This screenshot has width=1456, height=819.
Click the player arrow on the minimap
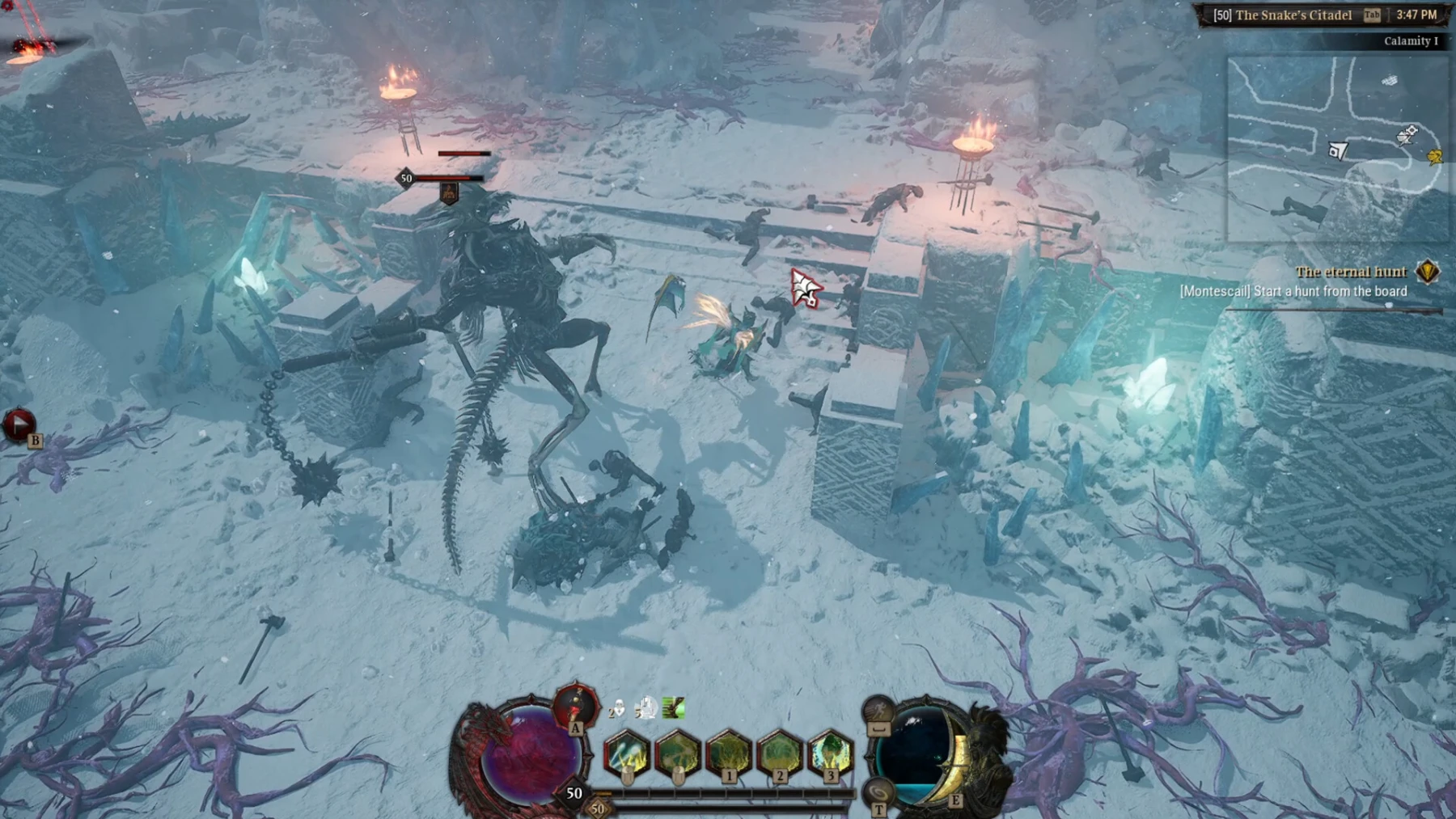pos(1339,149)
